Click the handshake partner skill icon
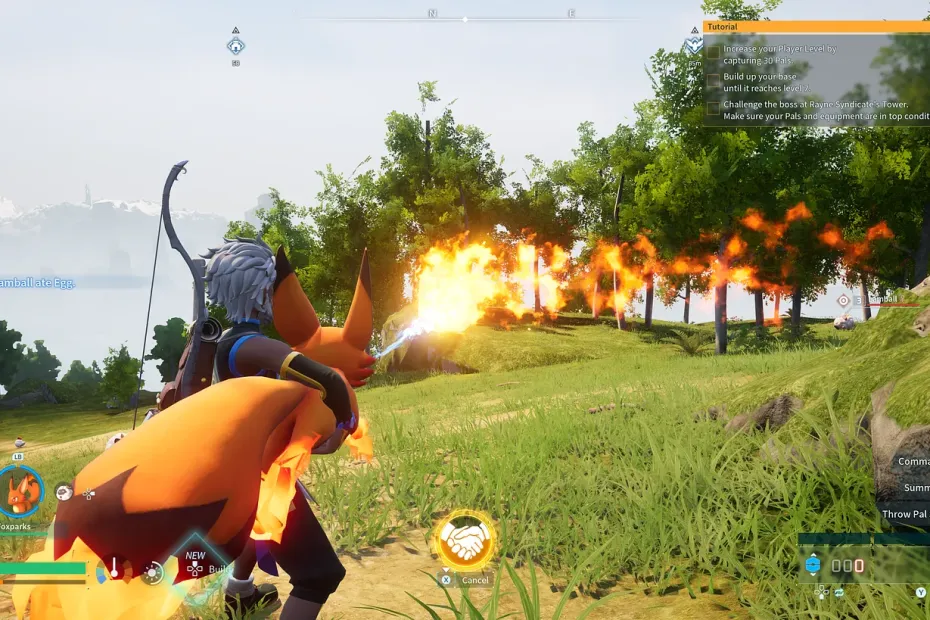 click(x=465, y=541)
